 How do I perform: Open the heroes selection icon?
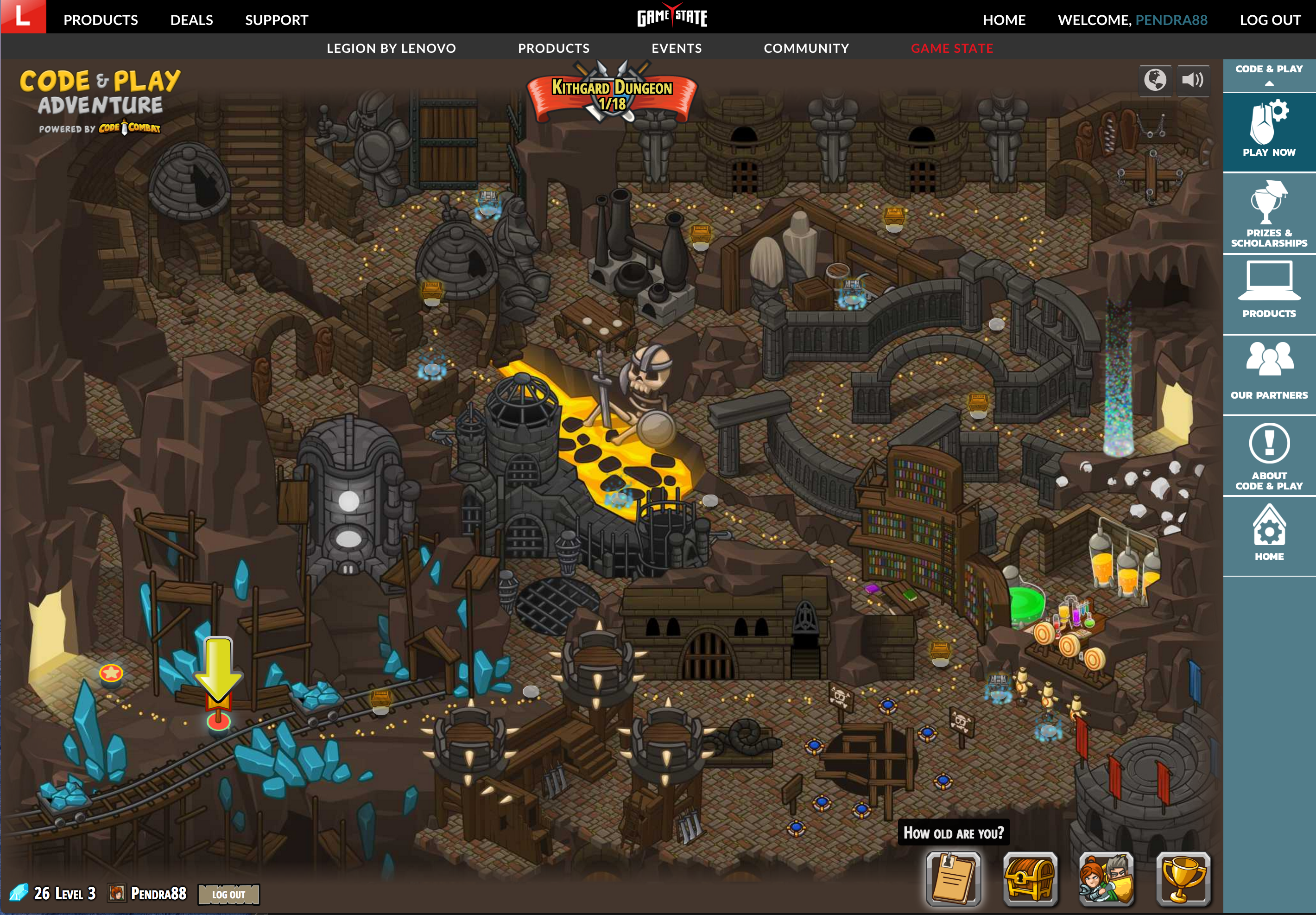click(x=1106, y=877)
